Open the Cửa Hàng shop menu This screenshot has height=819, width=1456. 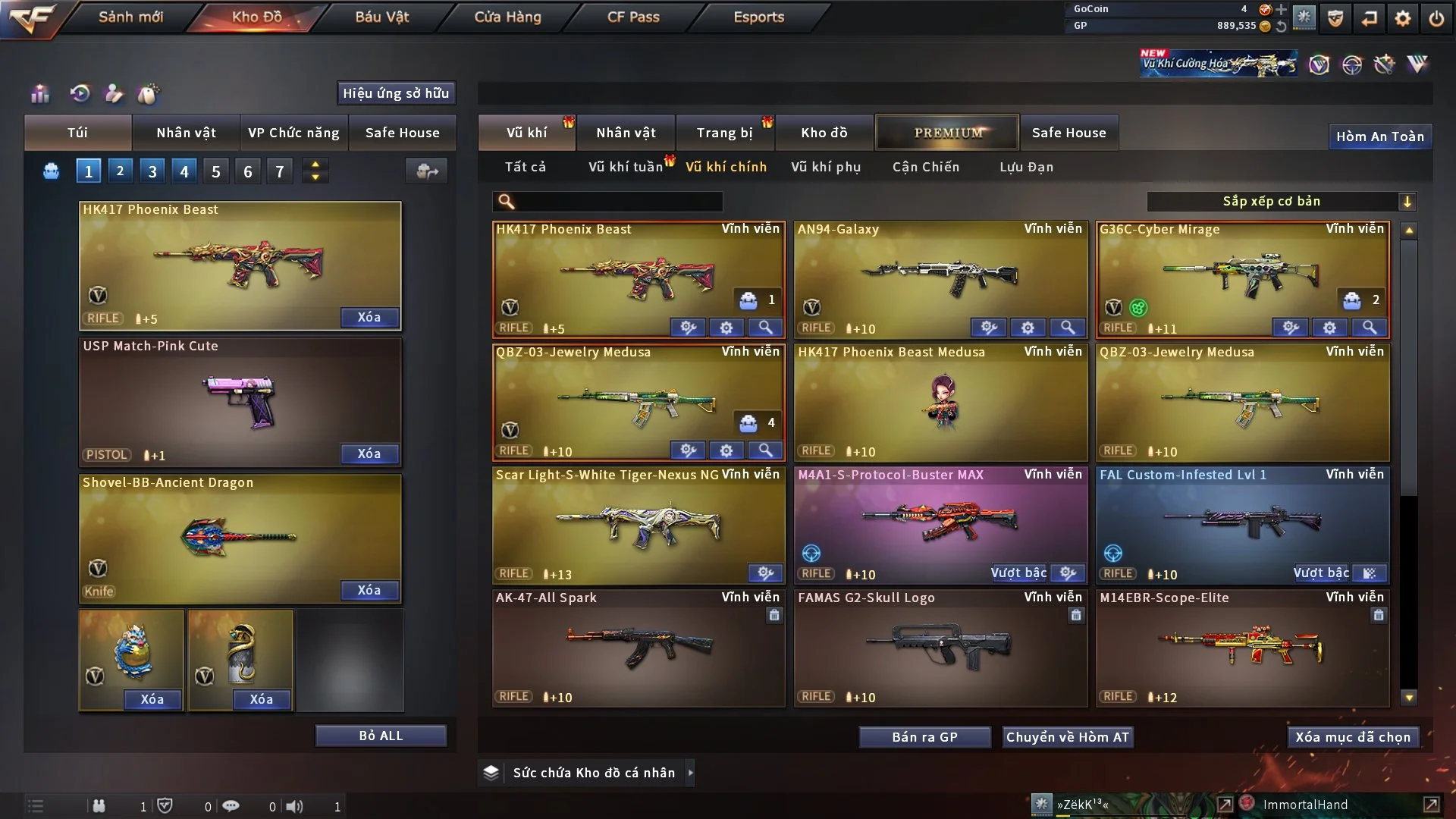click(507, 17)
